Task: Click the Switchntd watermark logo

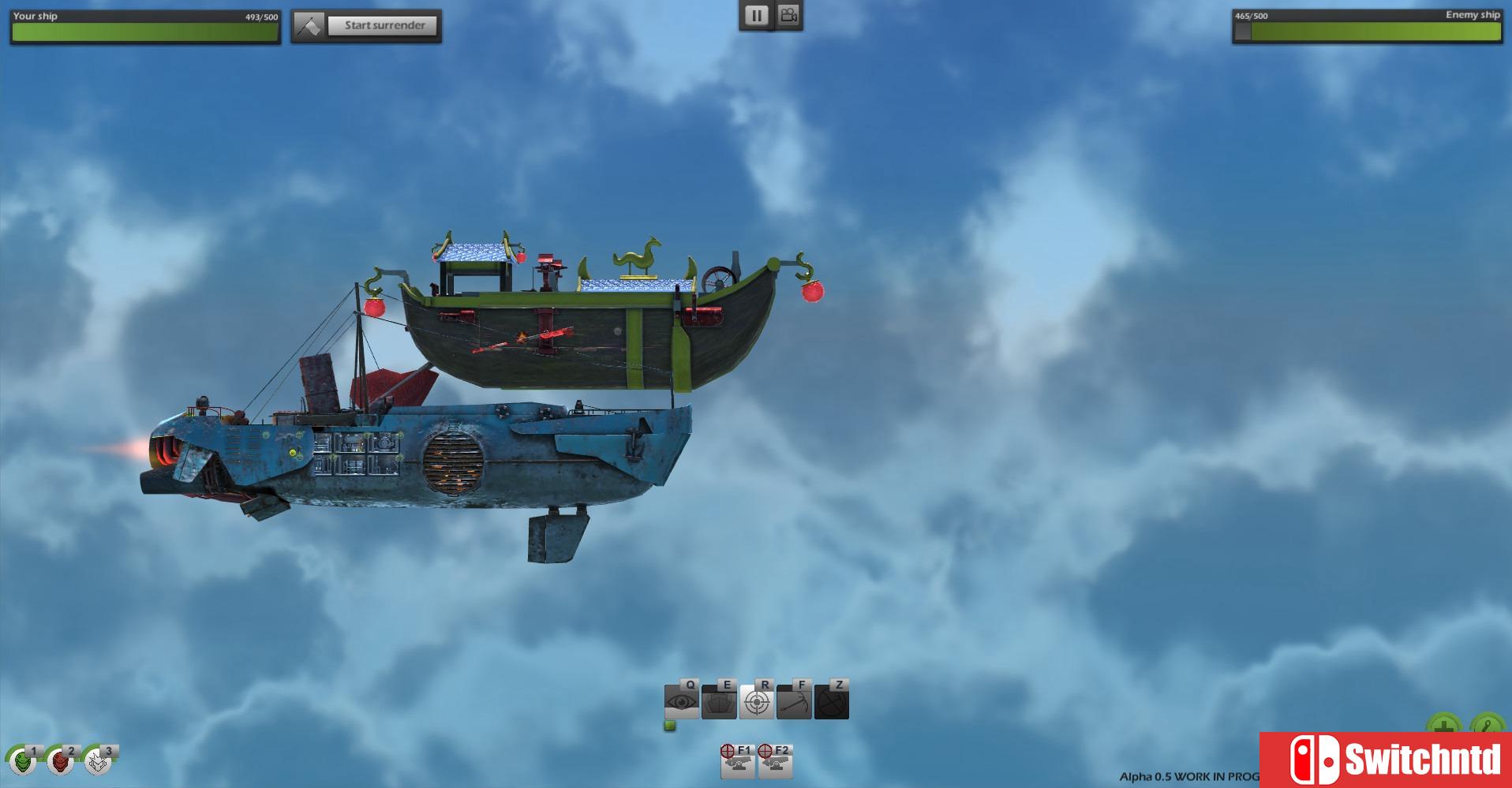Action: (x=1386, y=760)
